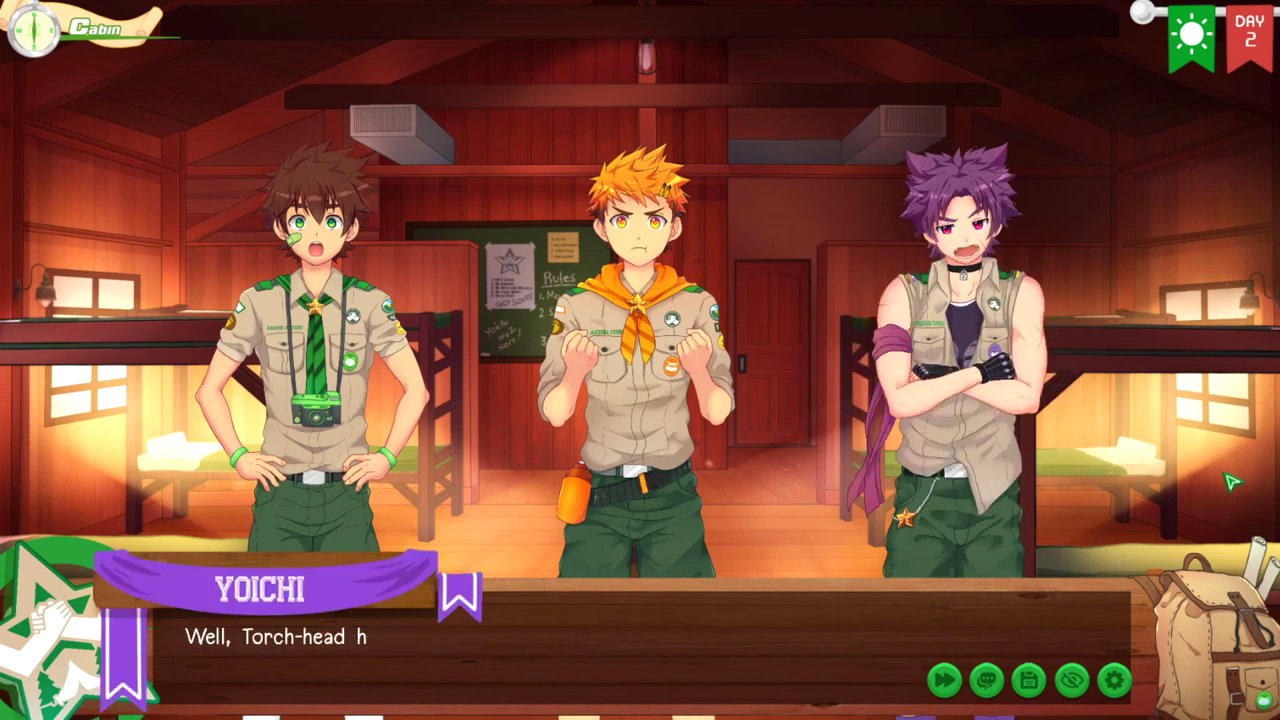Open the dialogue history log
1280x720 pixels.
987,681
